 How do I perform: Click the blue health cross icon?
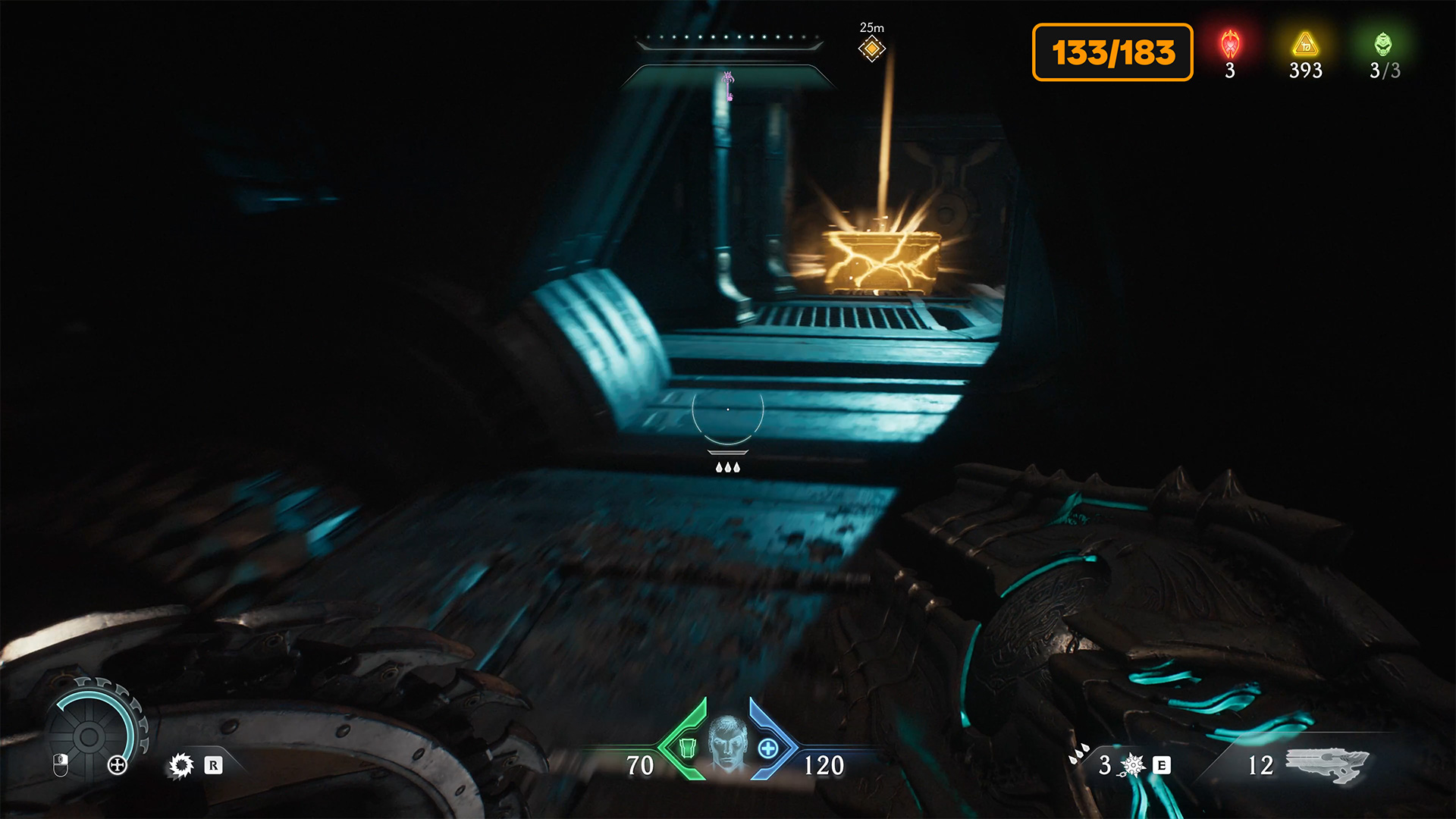pos(767,748)
